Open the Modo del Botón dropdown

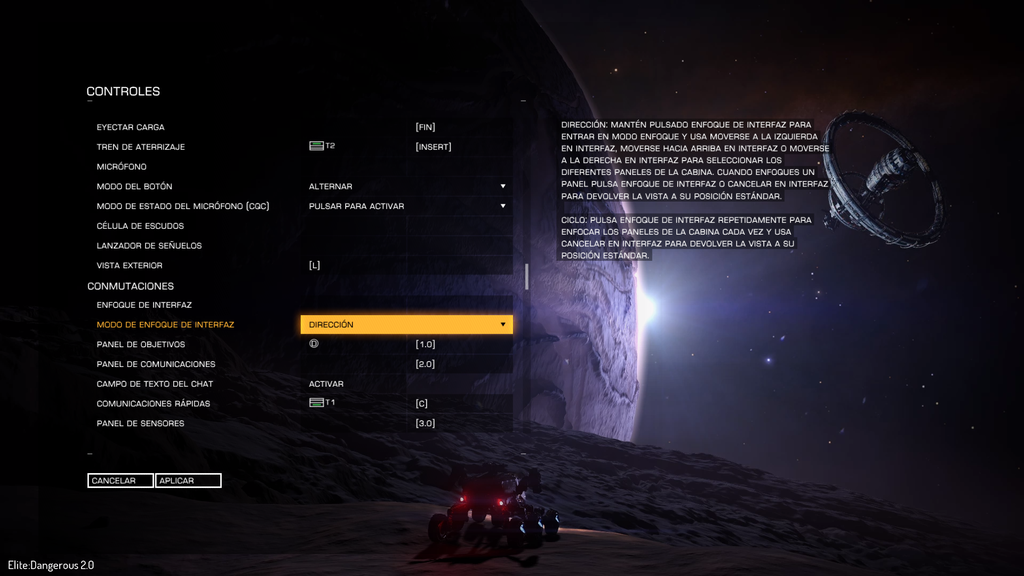(406, 187)
